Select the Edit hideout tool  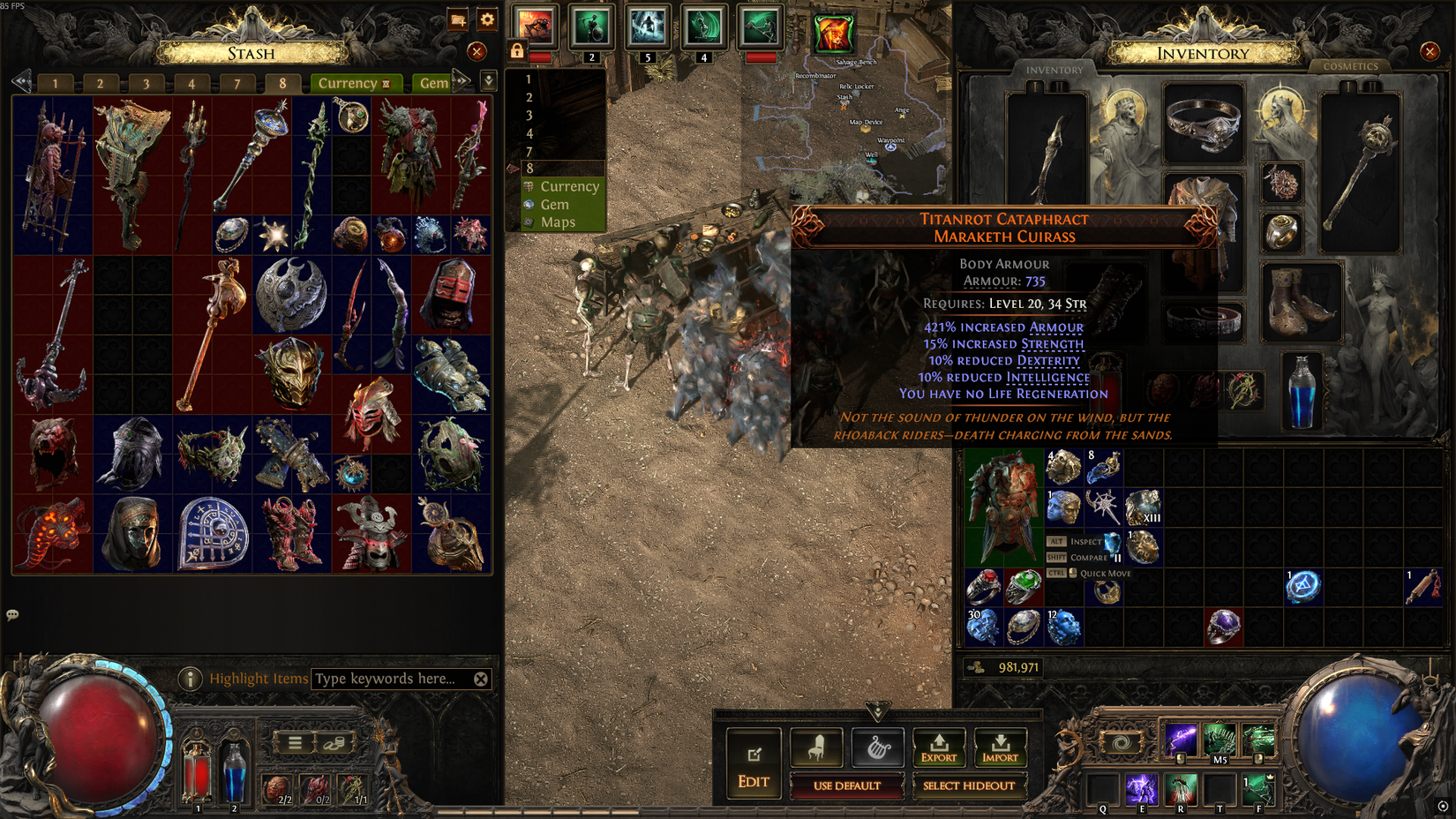(x=753, y=759)
